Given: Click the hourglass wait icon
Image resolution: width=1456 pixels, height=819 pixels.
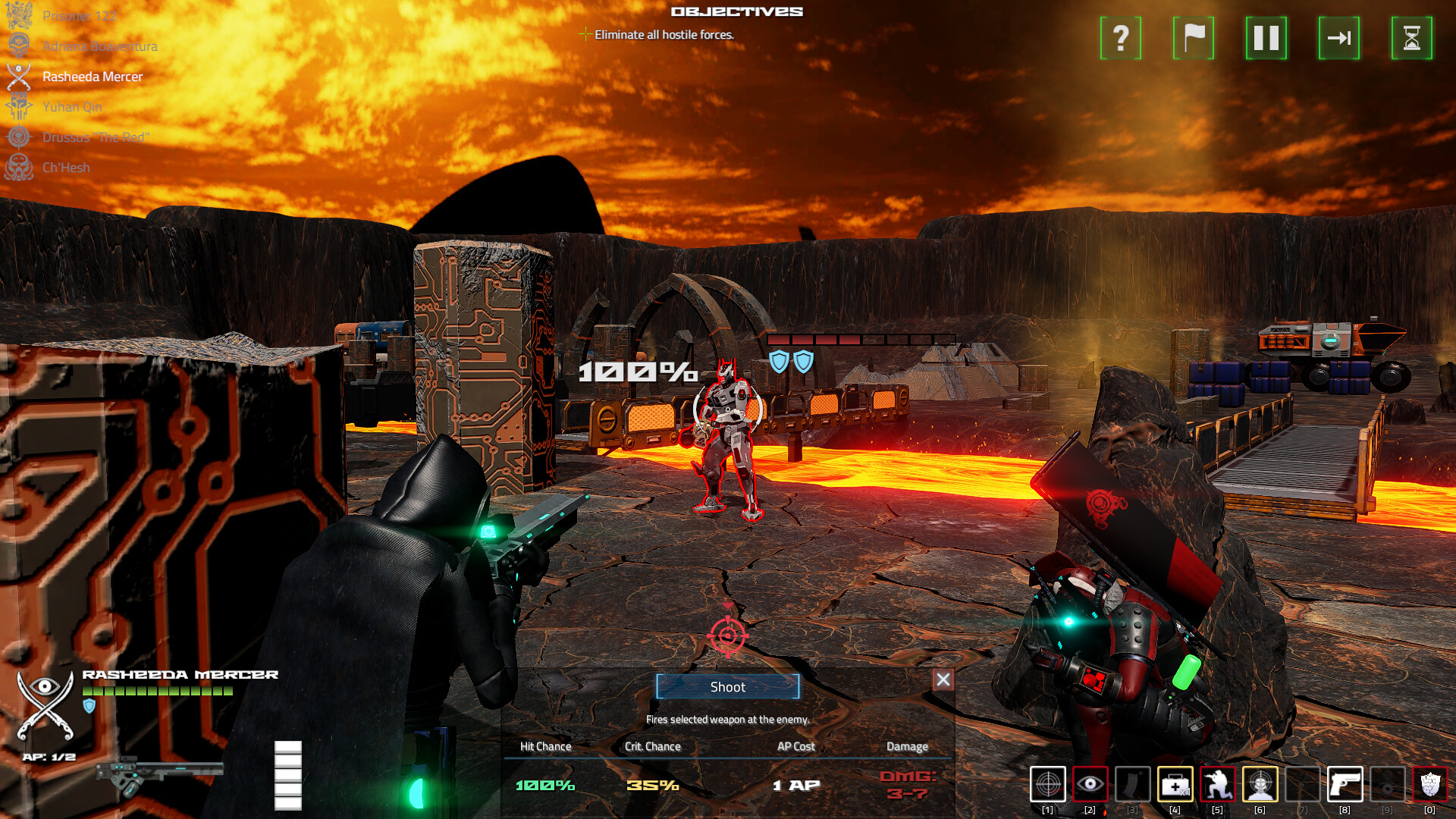Looking at the screenshot, I should coord(1411,39).
